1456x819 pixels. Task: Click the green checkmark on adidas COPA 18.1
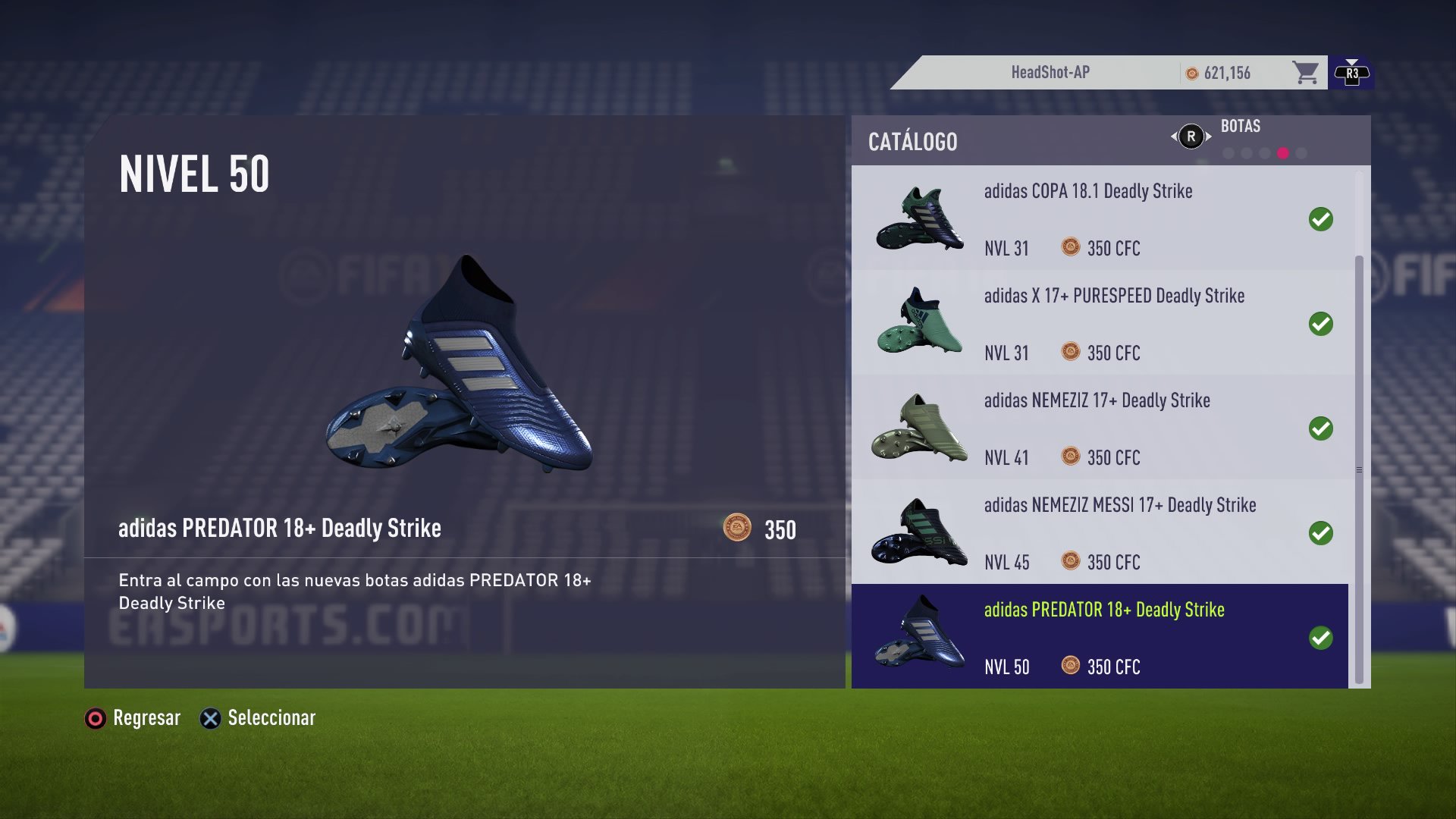1322,220
